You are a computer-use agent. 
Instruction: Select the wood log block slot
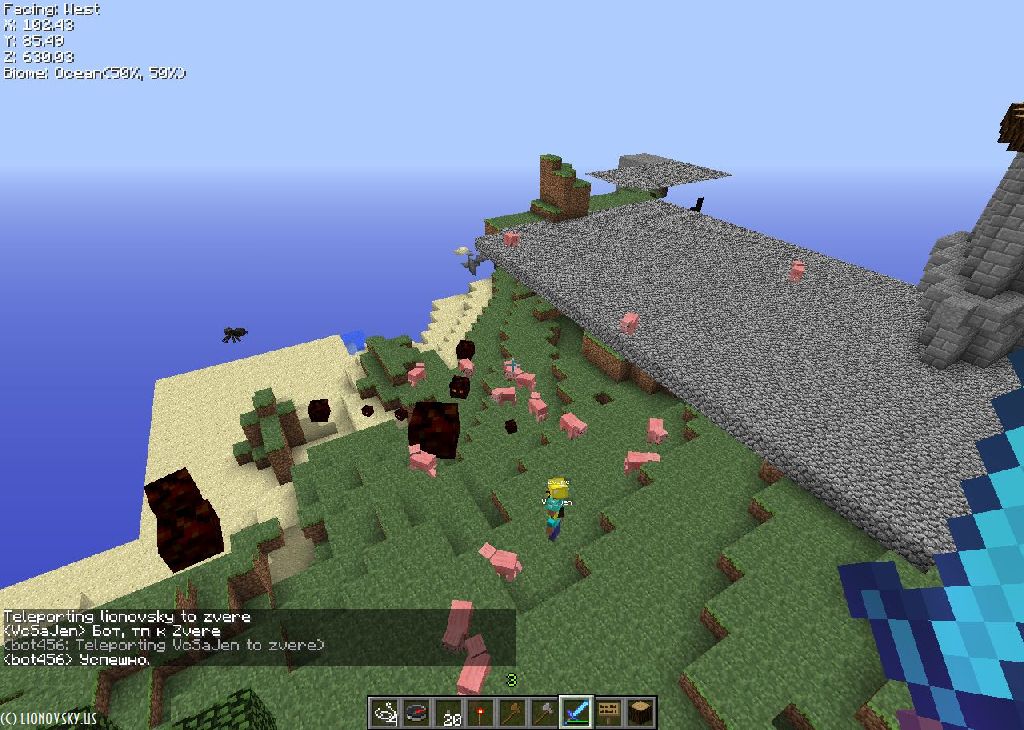(640, 712)
